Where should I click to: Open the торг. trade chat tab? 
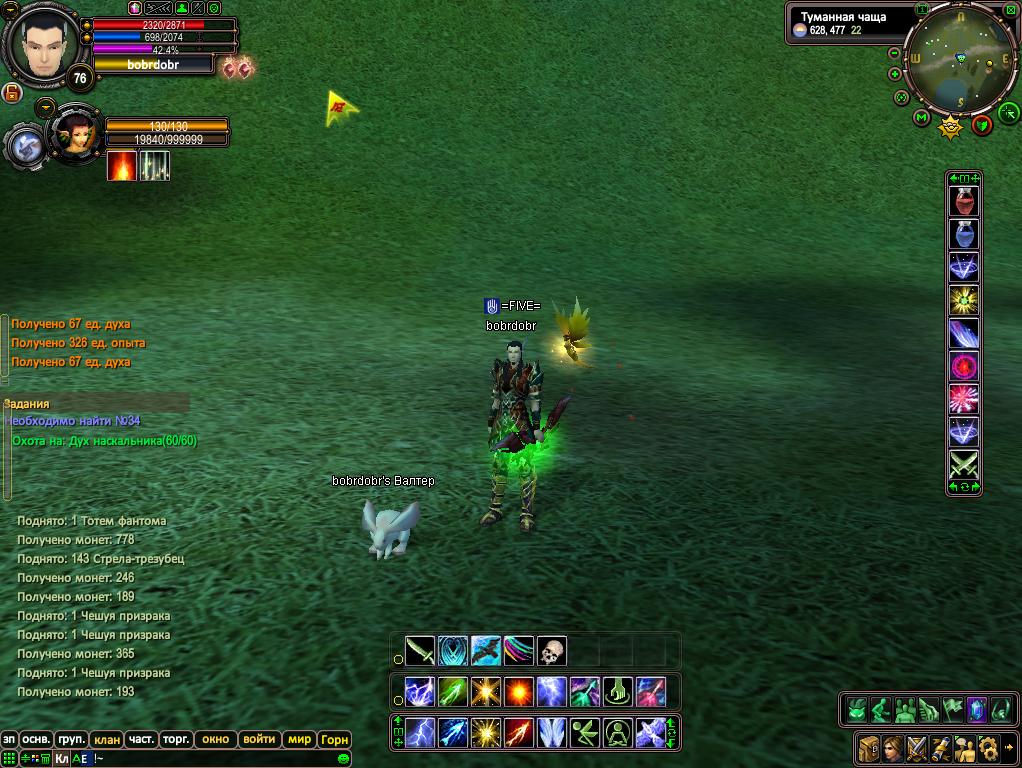pyautogui.click(x=176, y=740)
